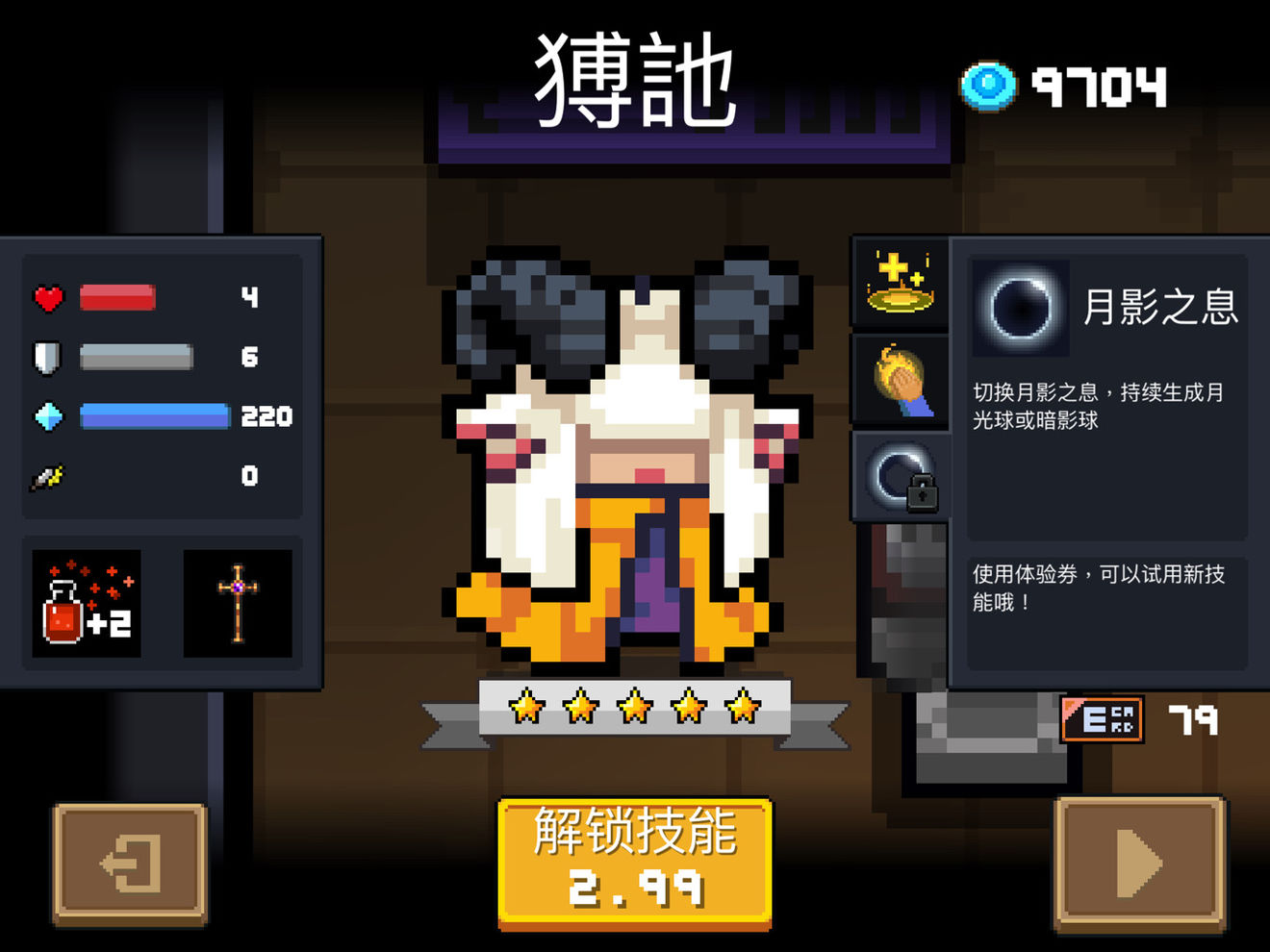The width and height of the screenshot is (1270, 952).
Task: Open the +2 red potion item
Action: click(85, 604)
